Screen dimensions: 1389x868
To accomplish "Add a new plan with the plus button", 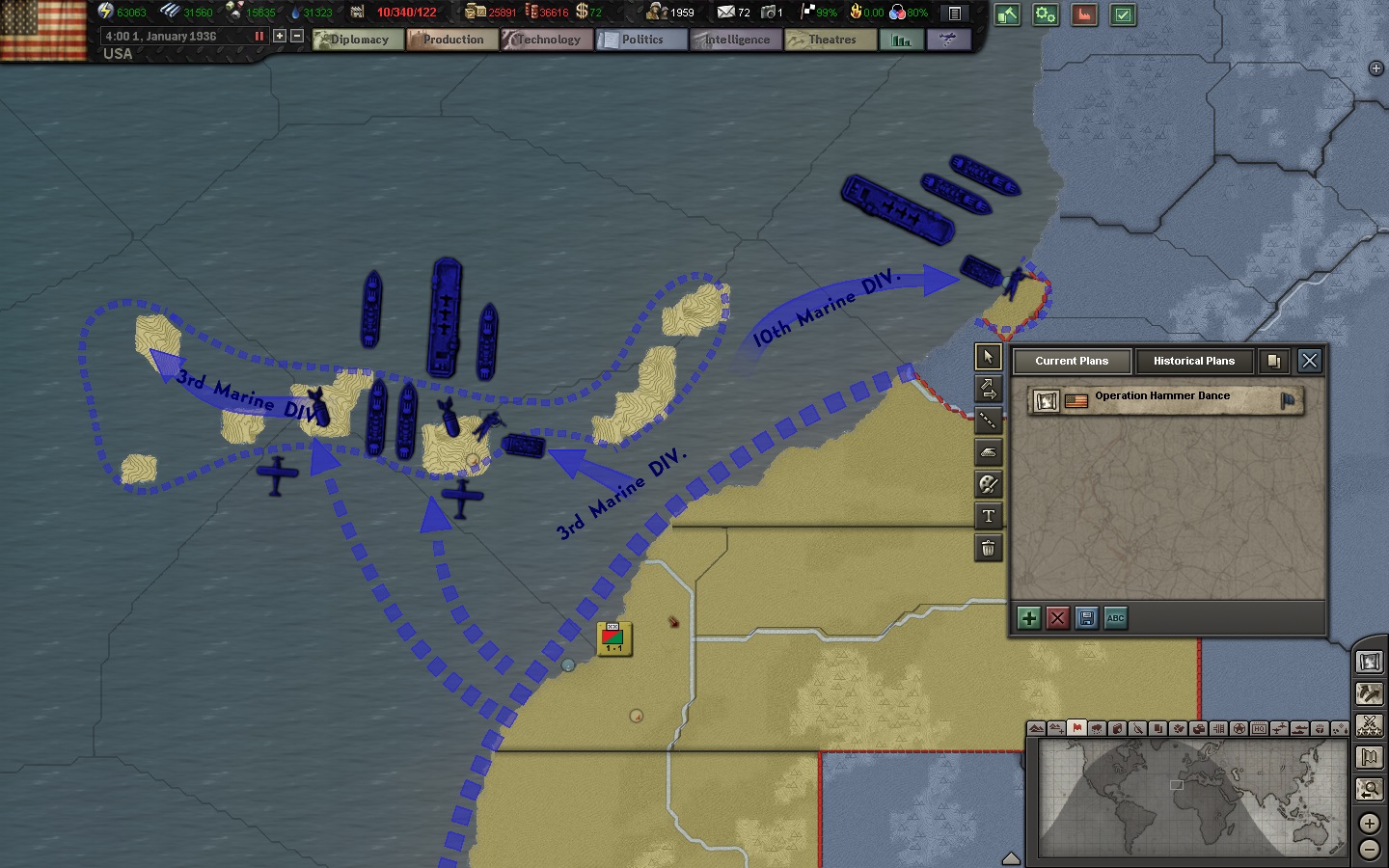I will (x=1028, y=618).
